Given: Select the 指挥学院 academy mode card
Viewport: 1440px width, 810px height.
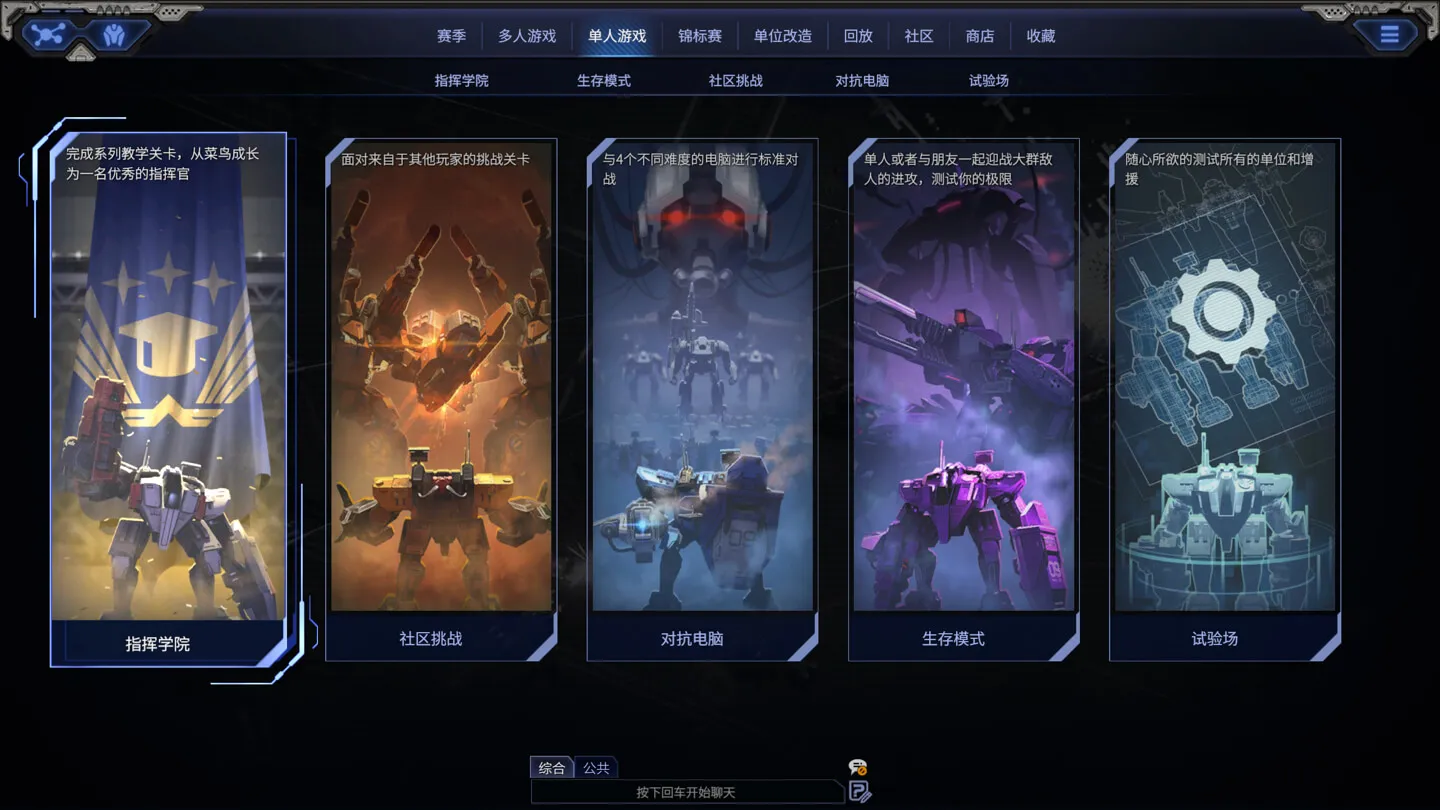Looking at the screenshot, I should coord(168,400).
